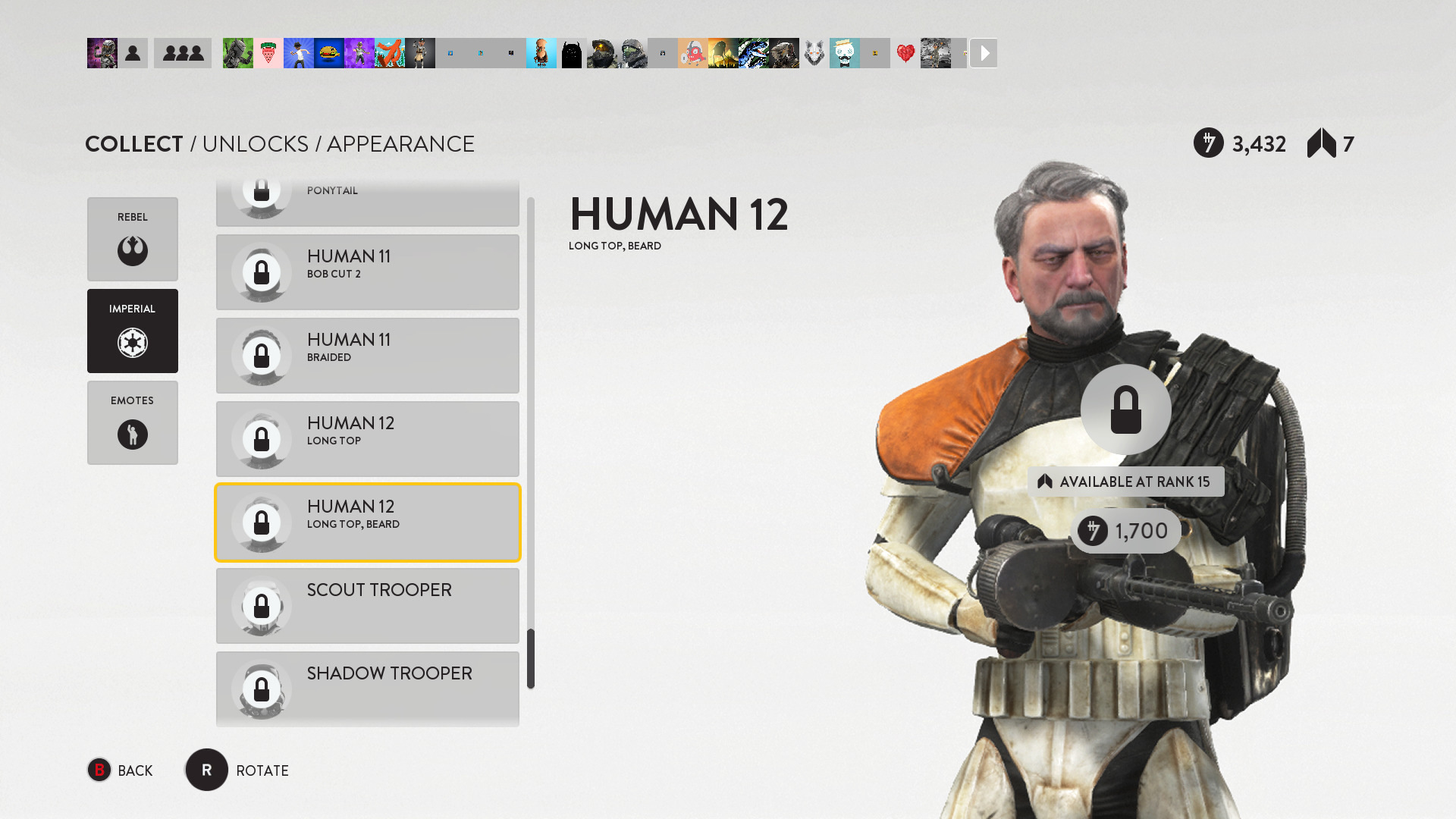Click the appearance list scrollbar thumb
Image resolution: width=1456 pixels, height=819 pixels.
pos(531,658)
